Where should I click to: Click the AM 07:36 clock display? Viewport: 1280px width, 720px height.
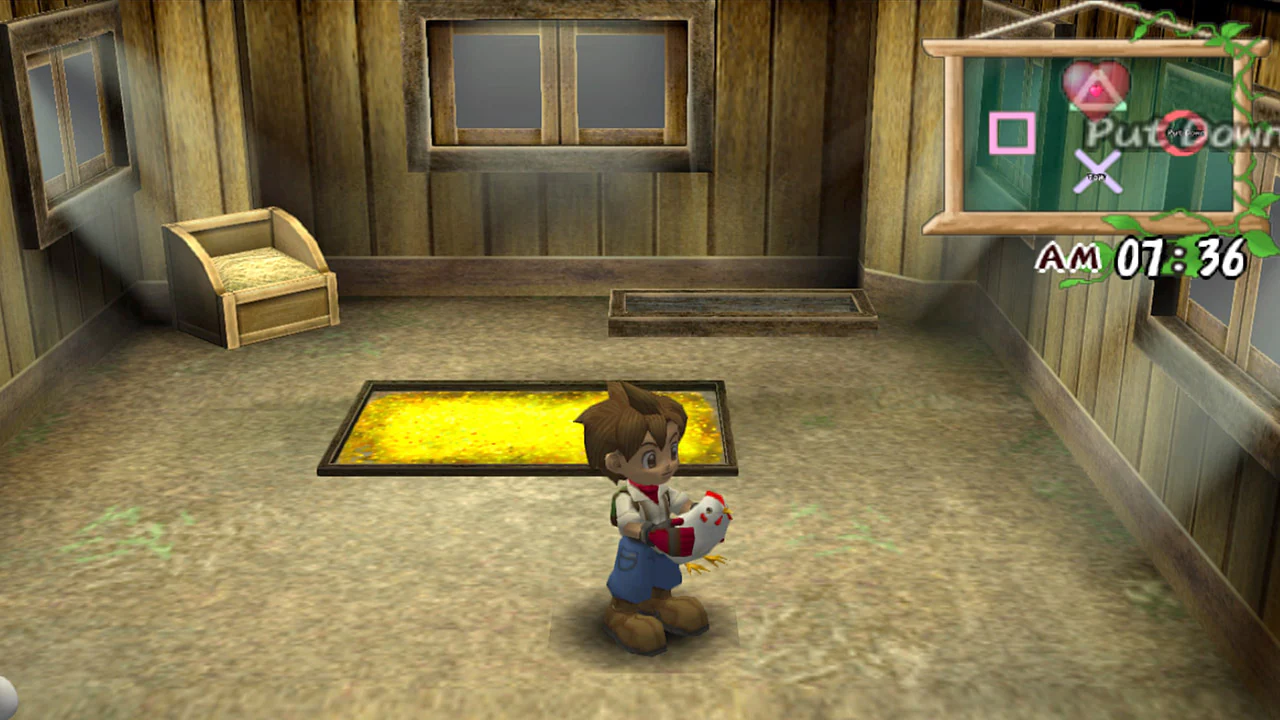pyautogui.click(x=1140, y=259)
